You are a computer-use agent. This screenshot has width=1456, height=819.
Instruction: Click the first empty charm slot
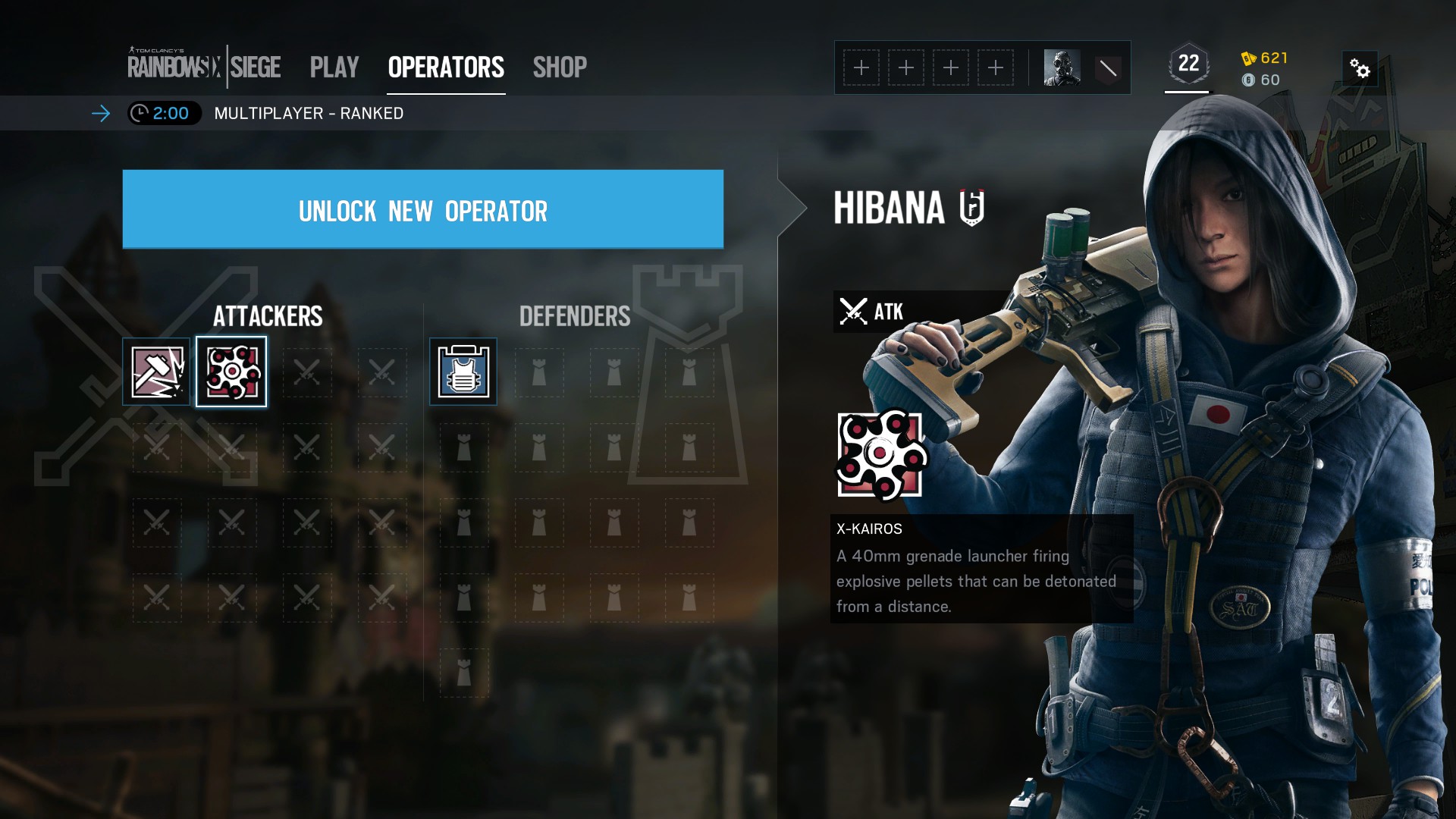pyautogui.click(x=861, y=67)
